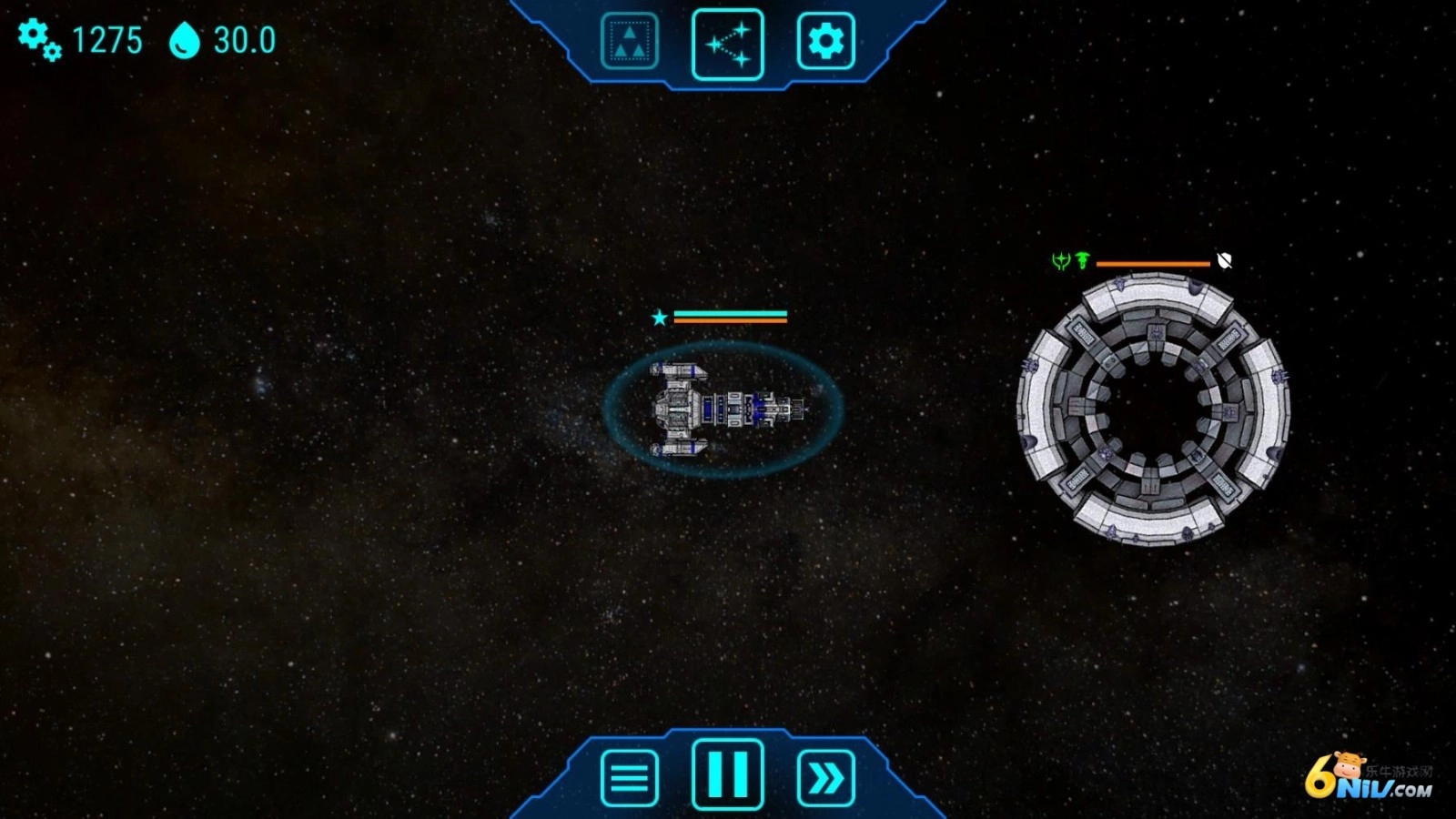This screenshot has height=819, width=1456.
Task: Open the gear settings button
Action: click(825, 41)
